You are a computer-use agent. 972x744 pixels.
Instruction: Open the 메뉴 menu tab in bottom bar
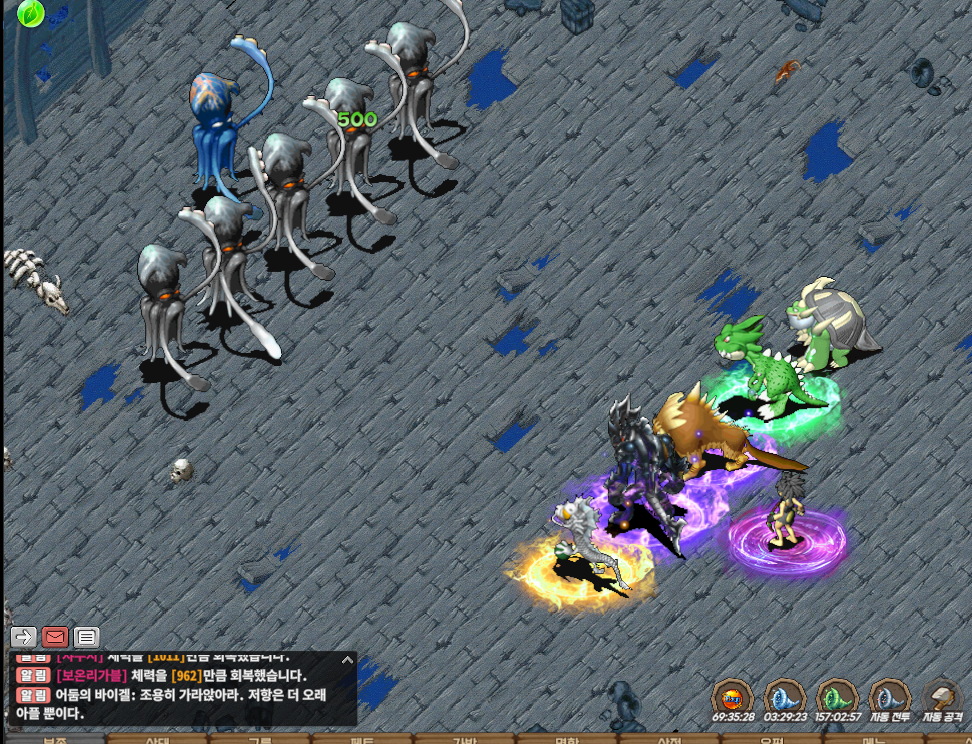tap(873, 740)
